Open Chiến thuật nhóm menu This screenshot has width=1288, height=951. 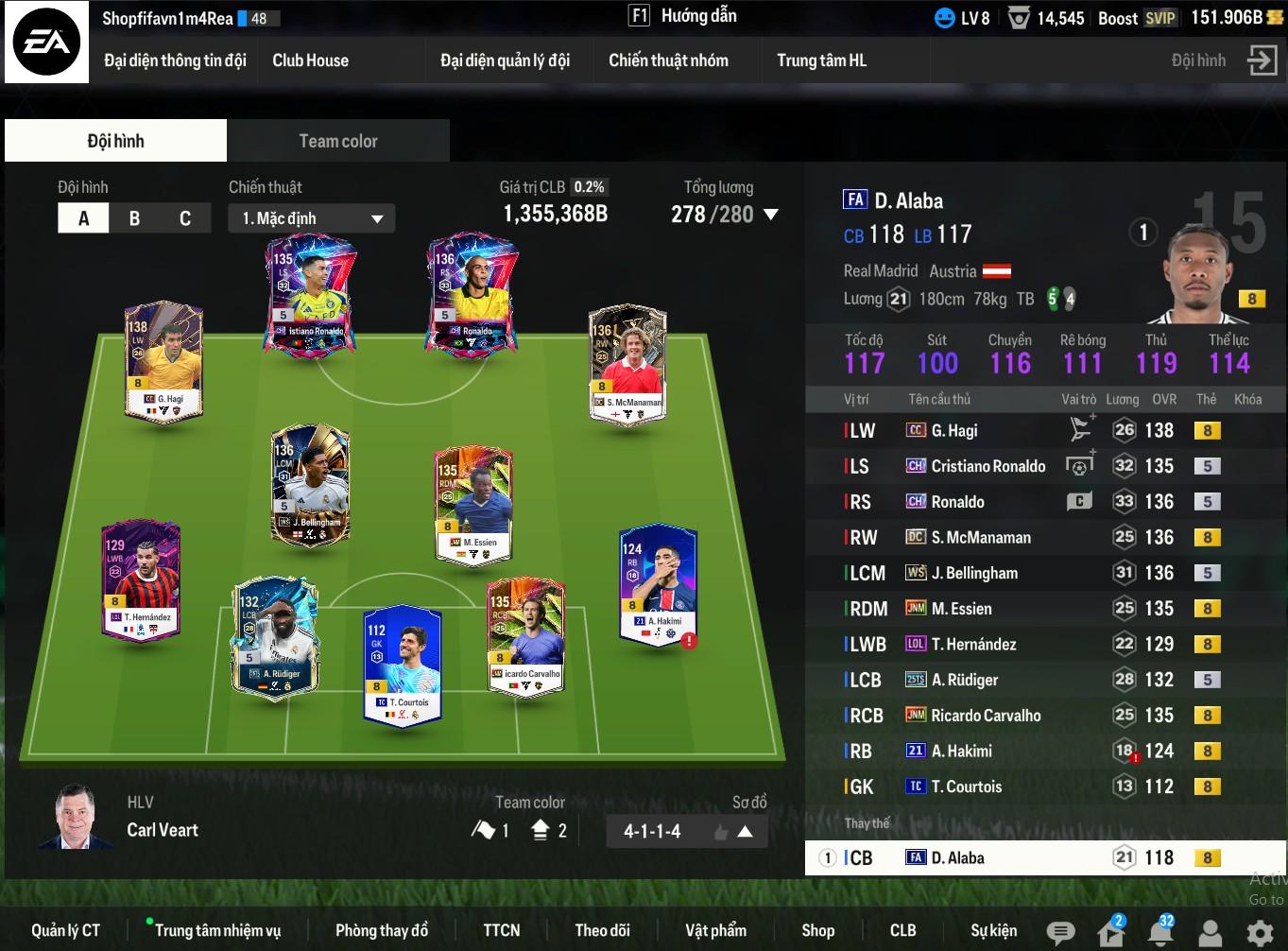[x=668, y=61]
